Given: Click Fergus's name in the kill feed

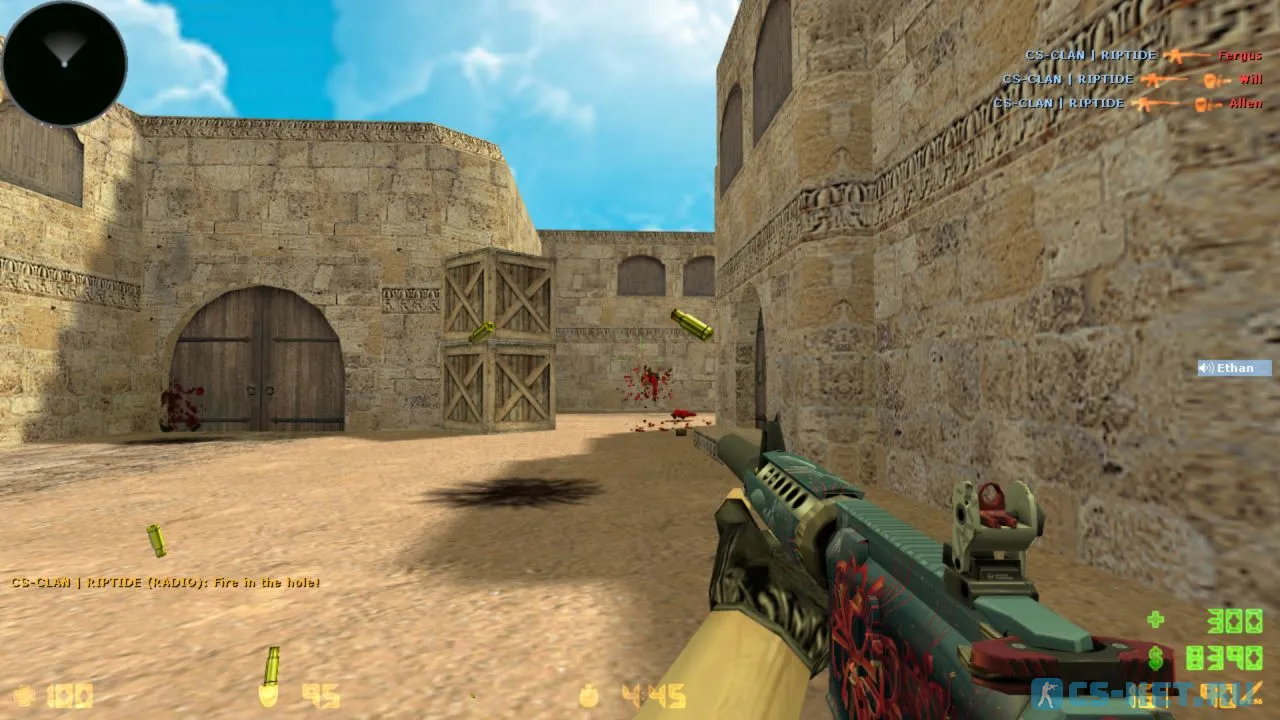Looking at the screenshot, I should (x=1240, y=56).
